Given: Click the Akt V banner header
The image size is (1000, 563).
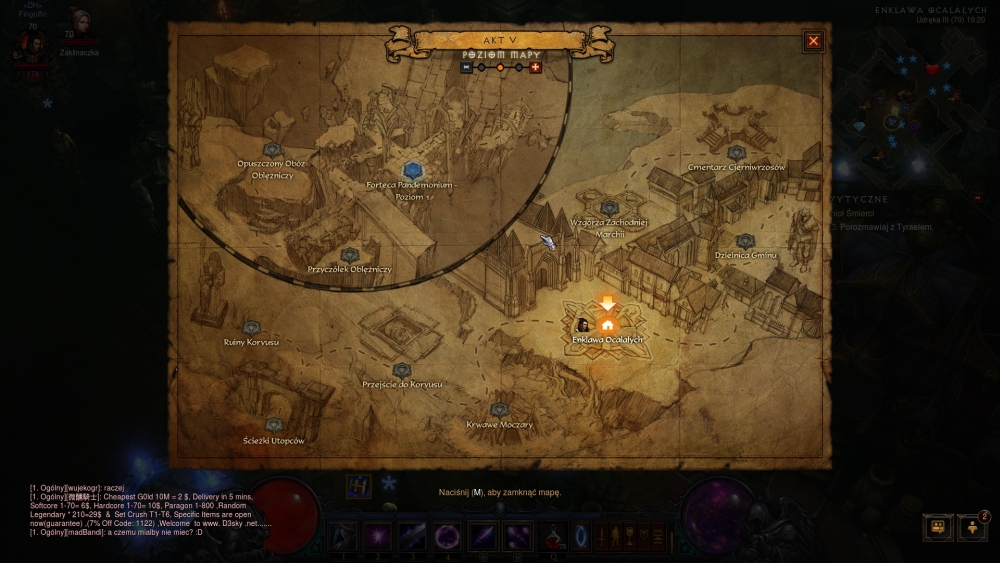Looking at the screenshot, I should point(500,40).
